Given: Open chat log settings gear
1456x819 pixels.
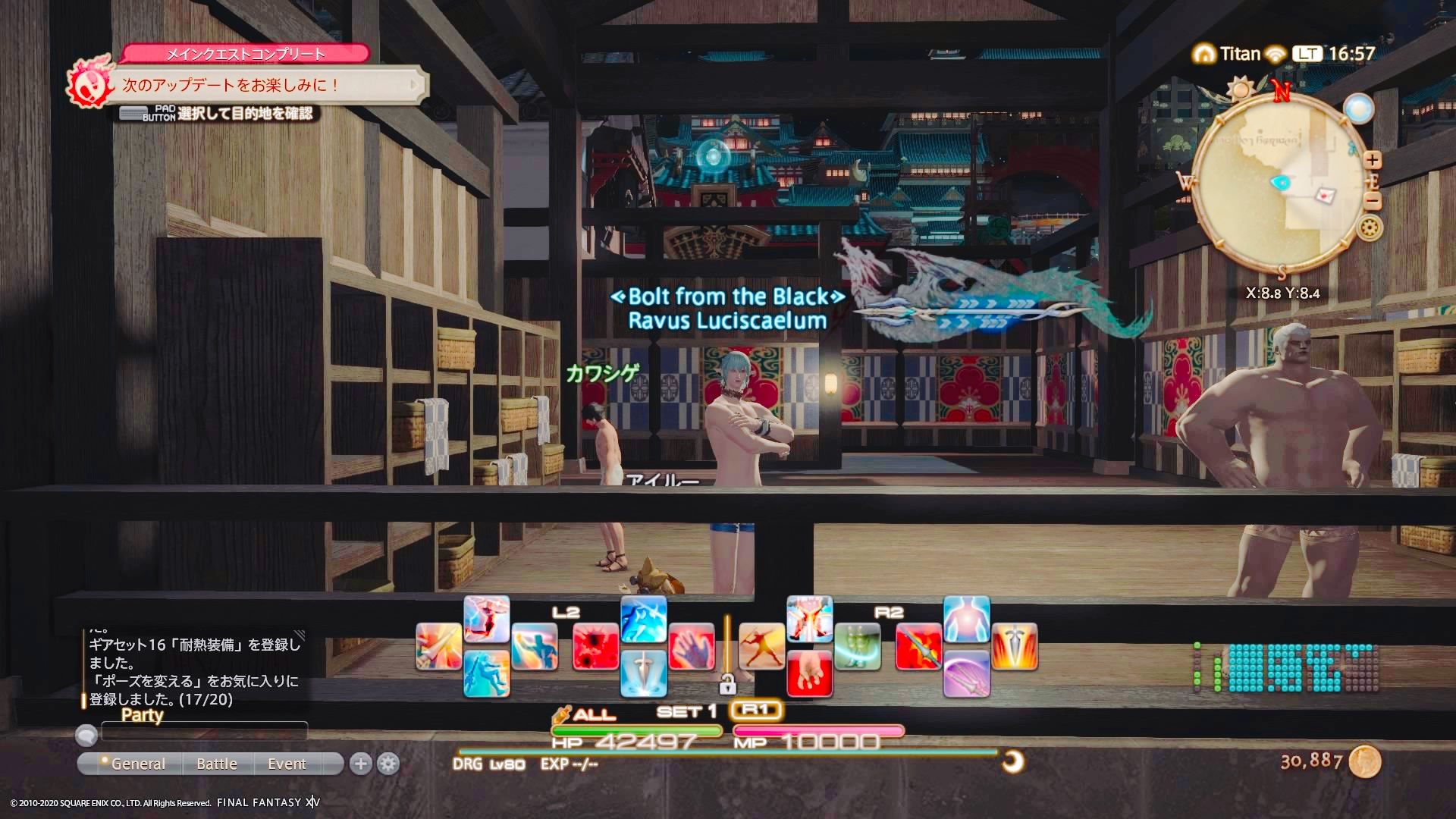Looking at the screenshot, I should point(388,764).
